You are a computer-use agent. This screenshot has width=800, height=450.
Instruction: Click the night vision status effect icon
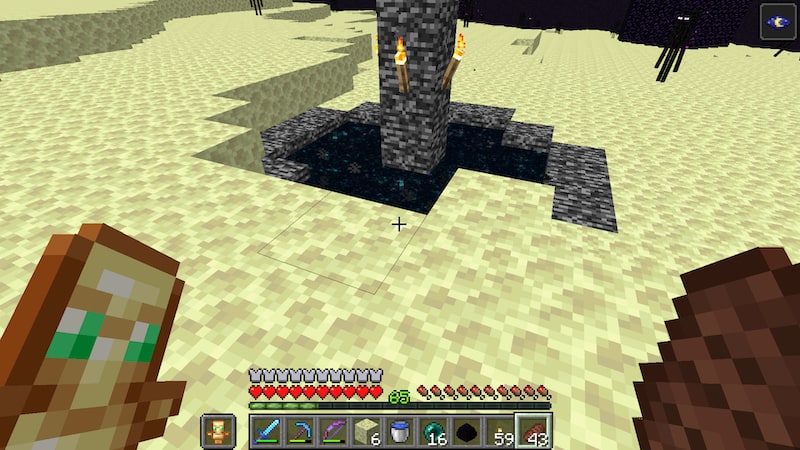coord(778,22)
